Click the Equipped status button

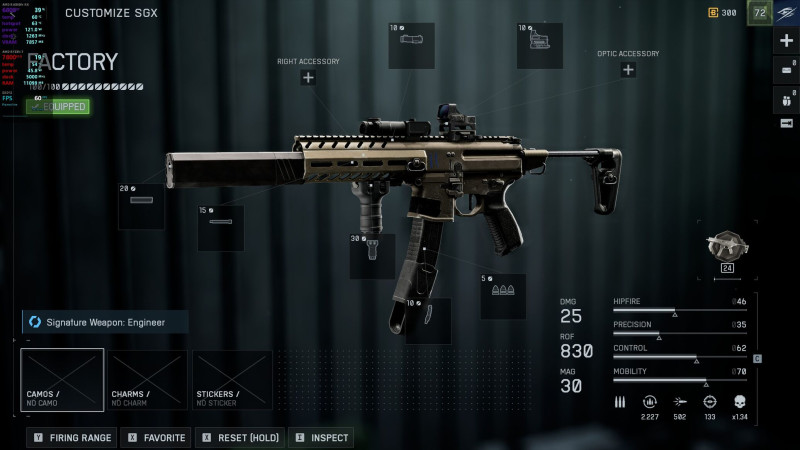[x=58, y=106]
